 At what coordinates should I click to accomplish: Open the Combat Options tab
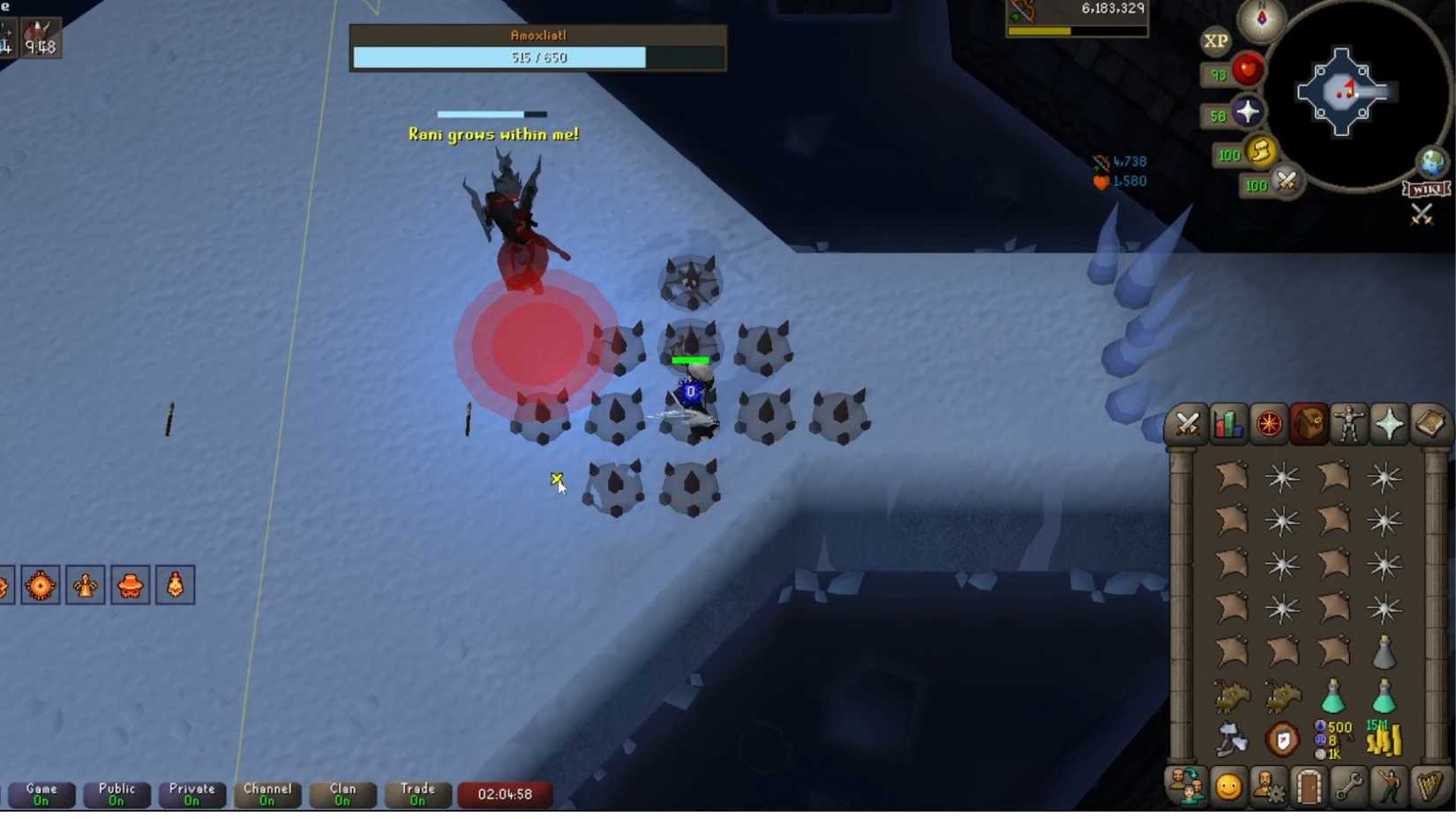(1189, 424)
